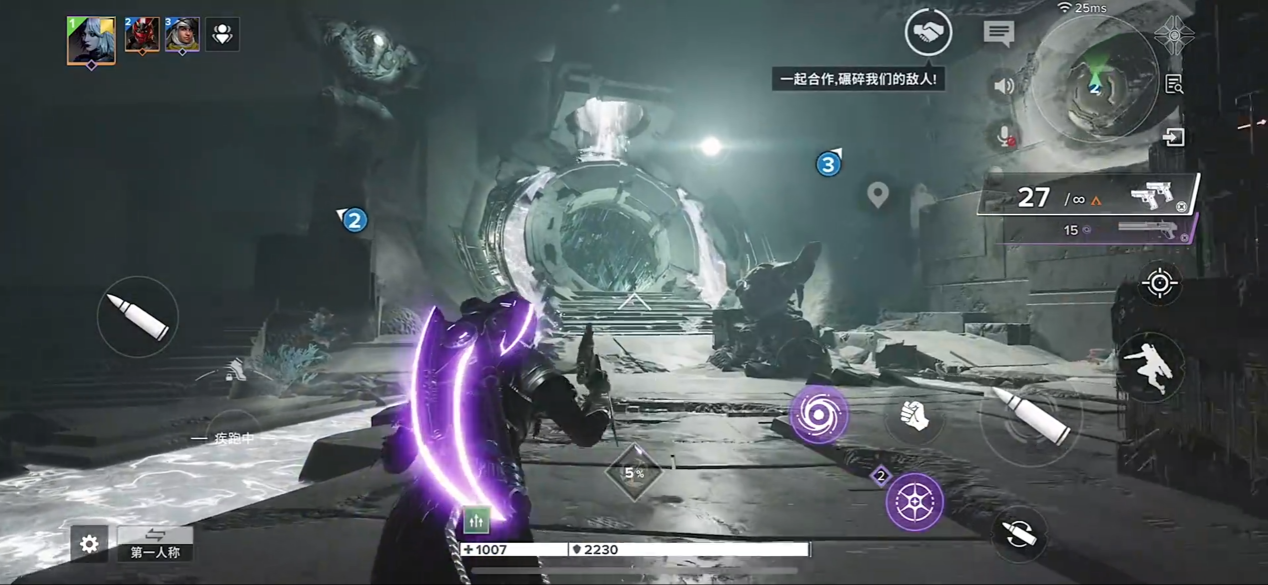The height and width of the screenshot is (585, 1268).
Task: Open the quest log icon with magnifier
Action: 1174,85
